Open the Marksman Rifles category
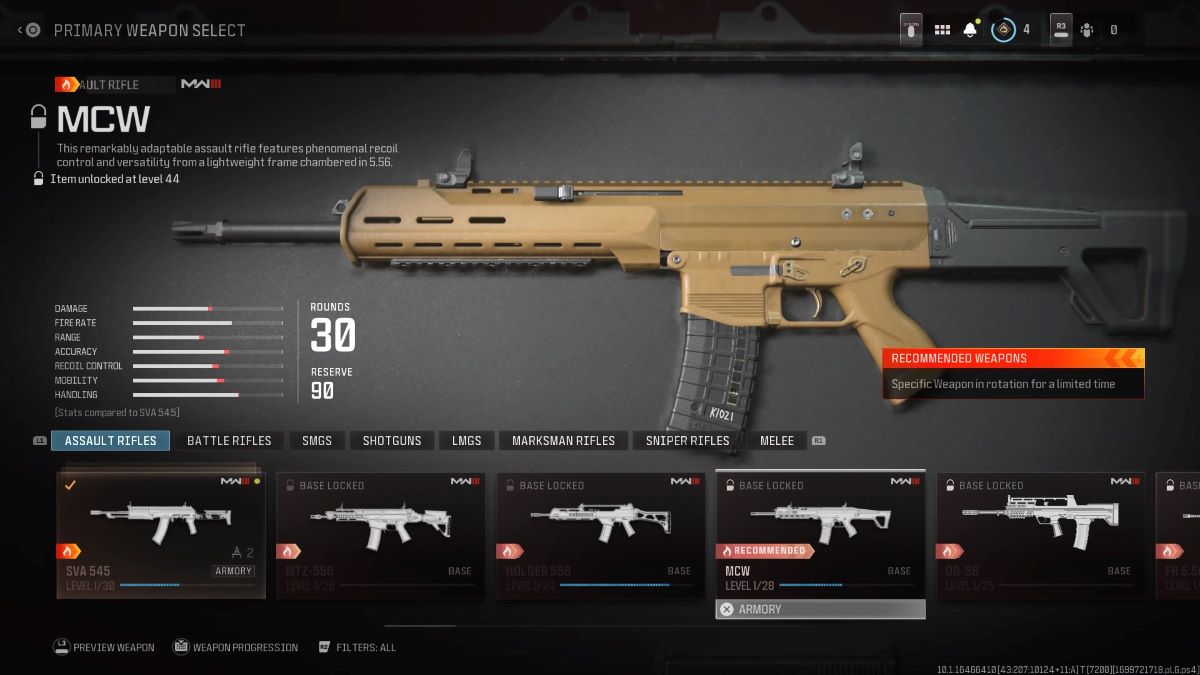Screen dimensions: 1200x675 pyautogui.click(x=563, y=441)
